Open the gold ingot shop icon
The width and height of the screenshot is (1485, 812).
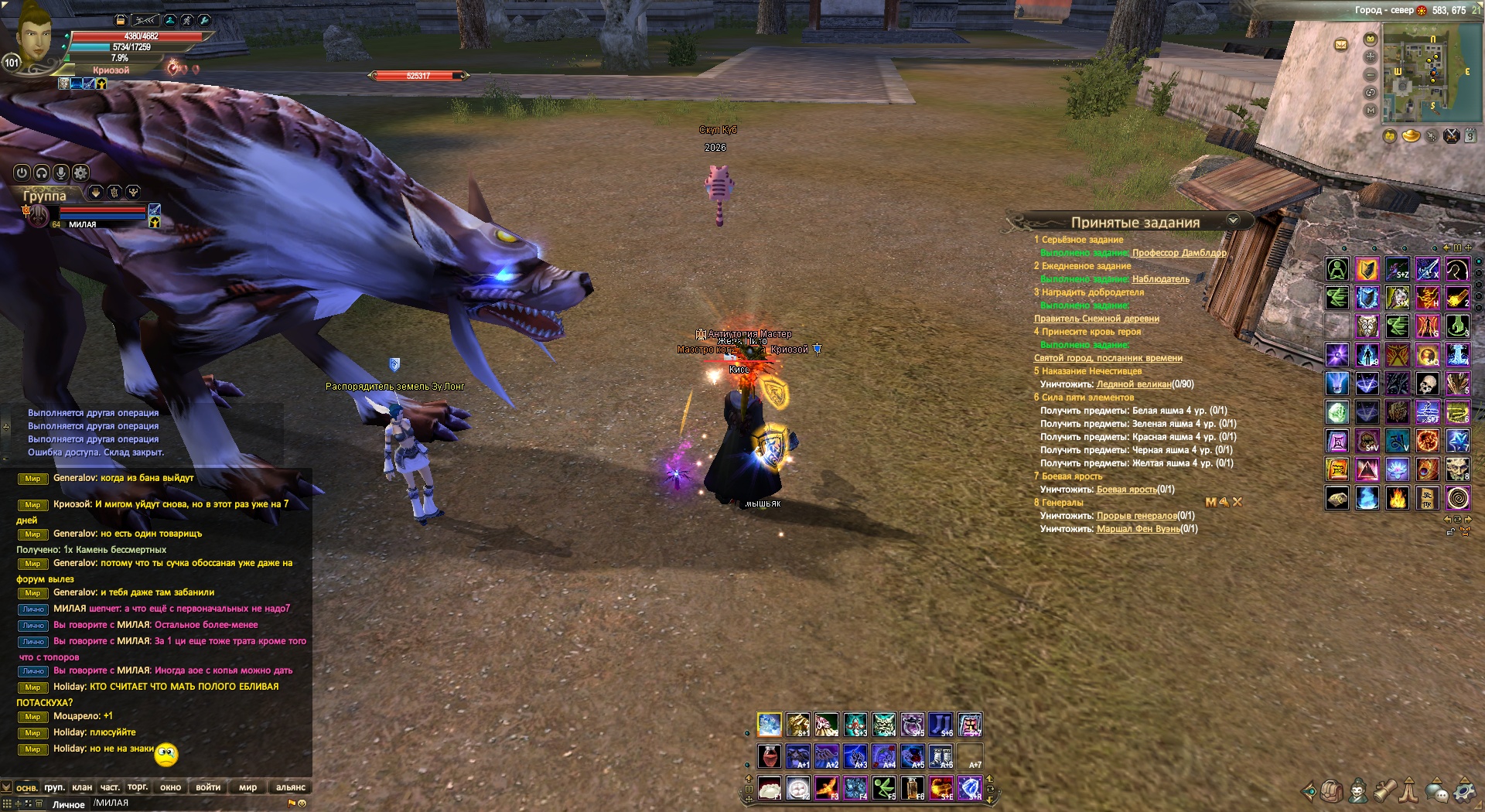point(1411,137)
